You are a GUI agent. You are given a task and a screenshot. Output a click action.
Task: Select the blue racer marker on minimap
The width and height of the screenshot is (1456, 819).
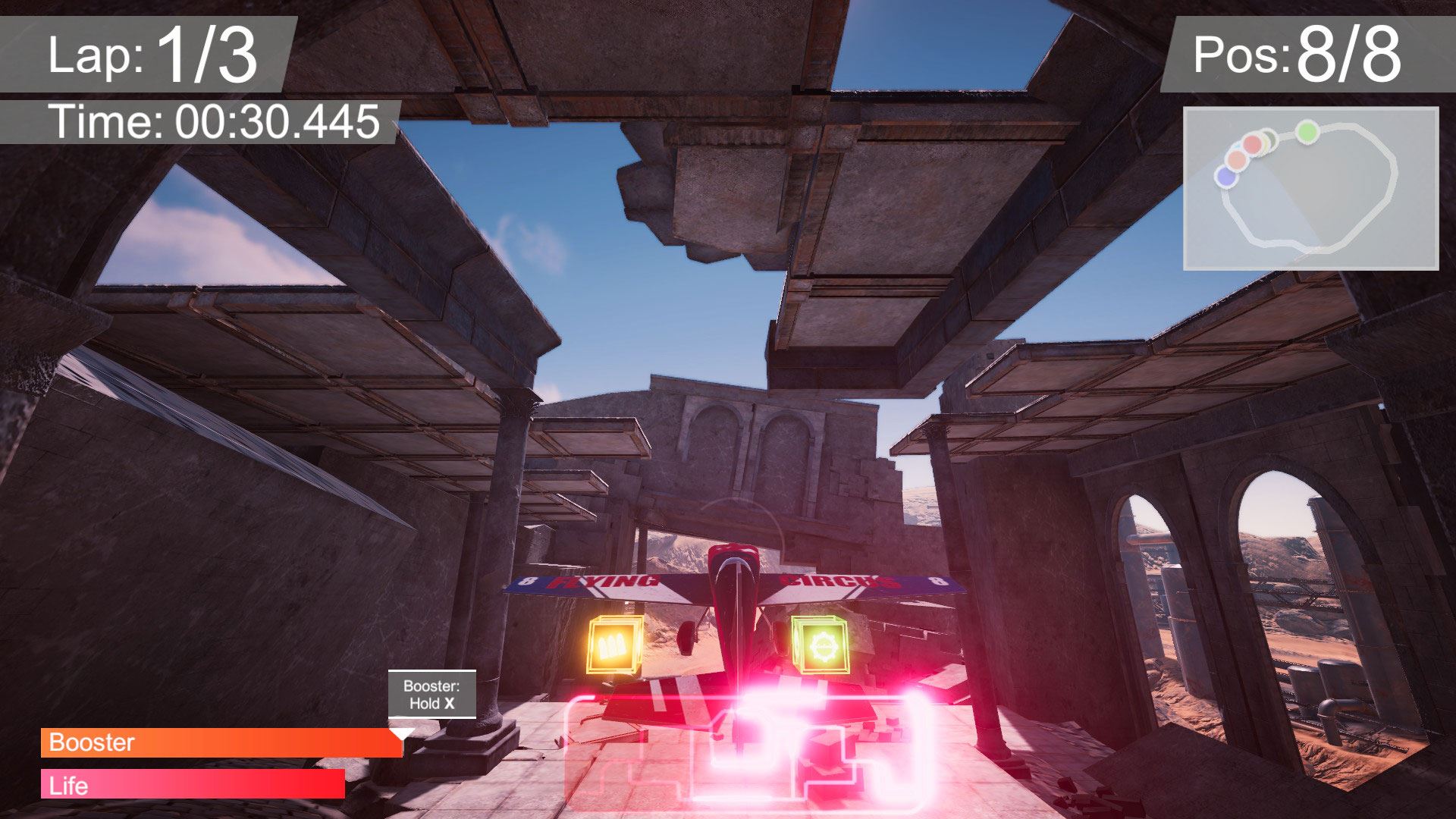coord(1225,177)
